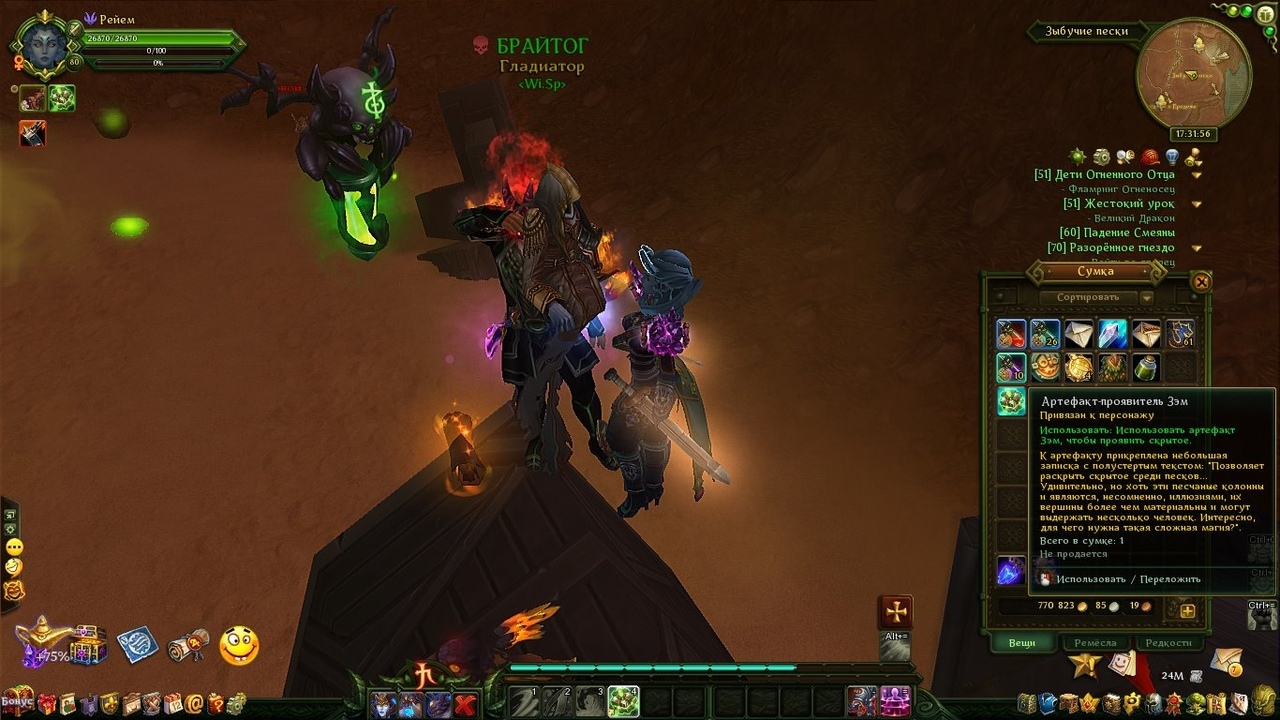The height and width of the screenshot is (720, 1280).
Task: Open the minimap
Action: click(1193, 73)
